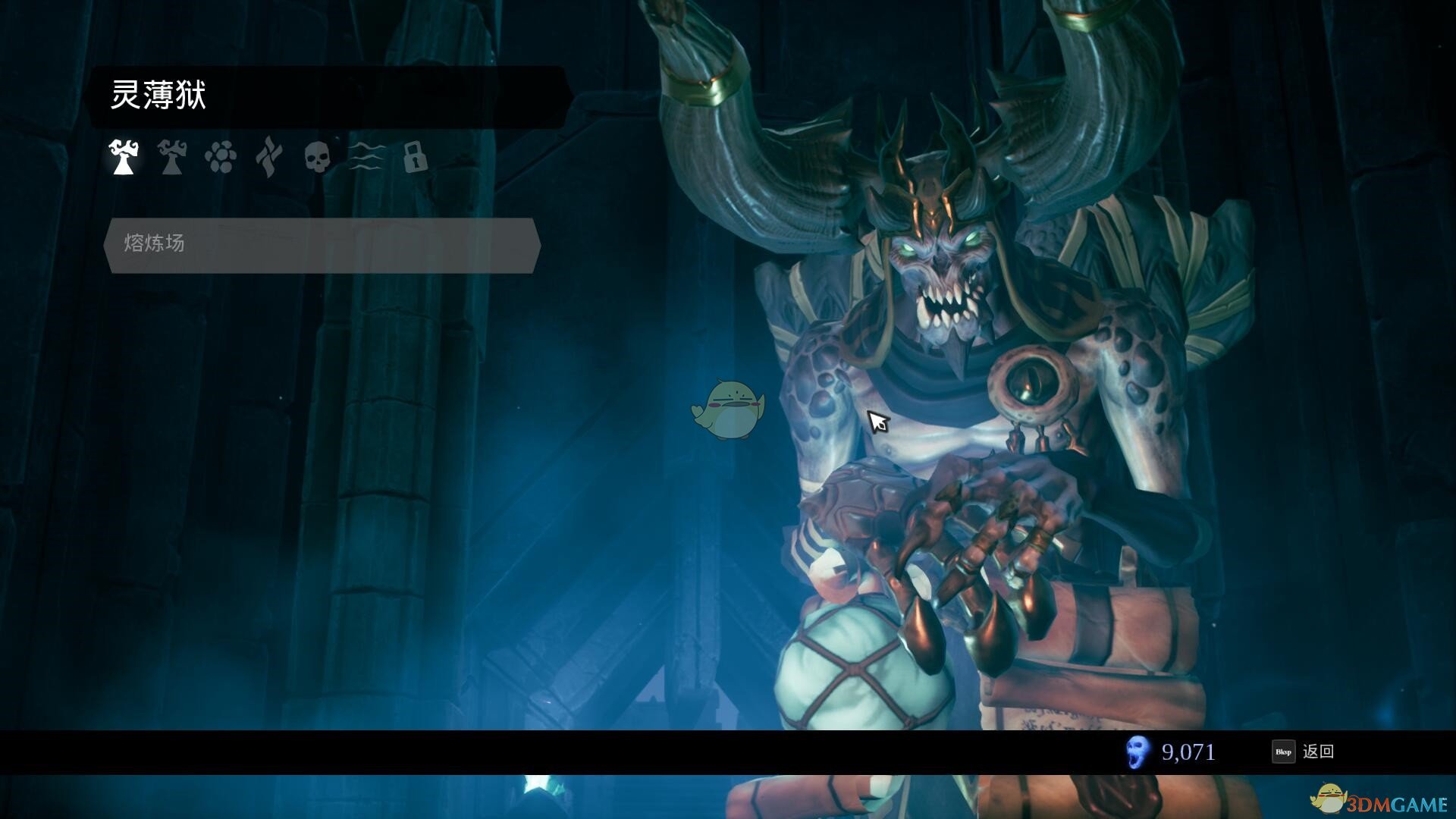Choose the crystal shards category tab

268,157
